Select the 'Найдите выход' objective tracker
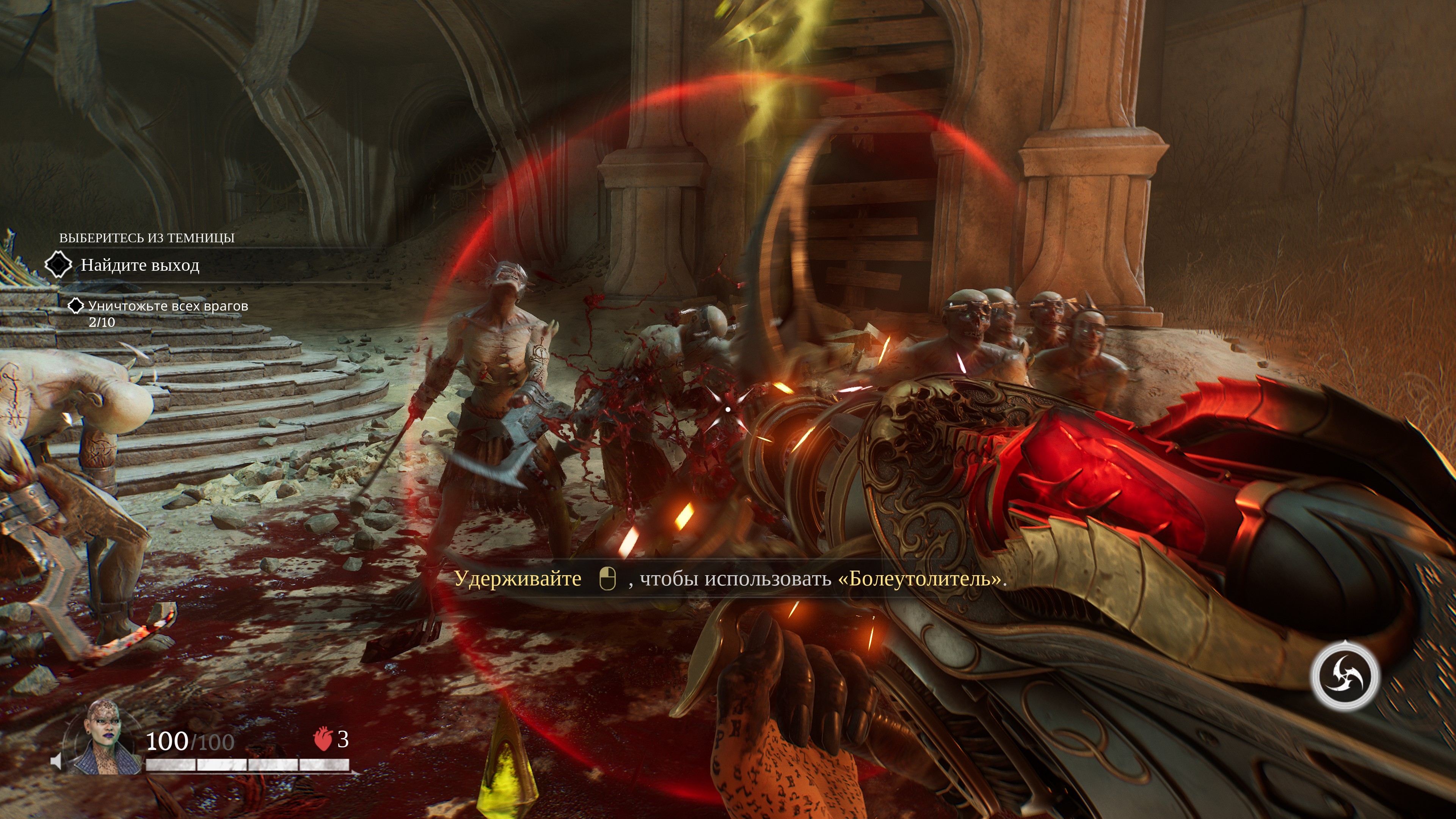 [140, 265]
